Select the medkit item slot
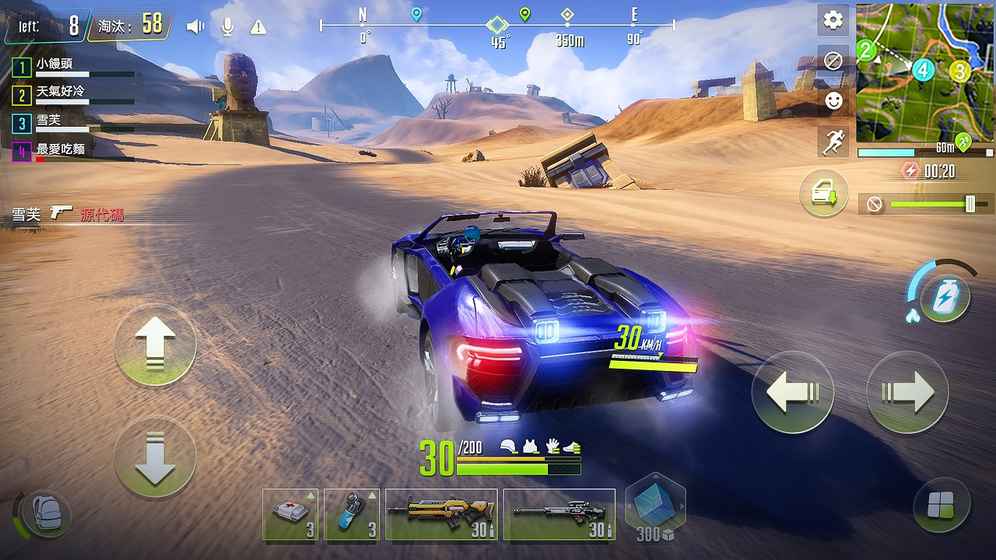Image resolution: width=996 pixels, height=560 pixels. coord(290,515)
